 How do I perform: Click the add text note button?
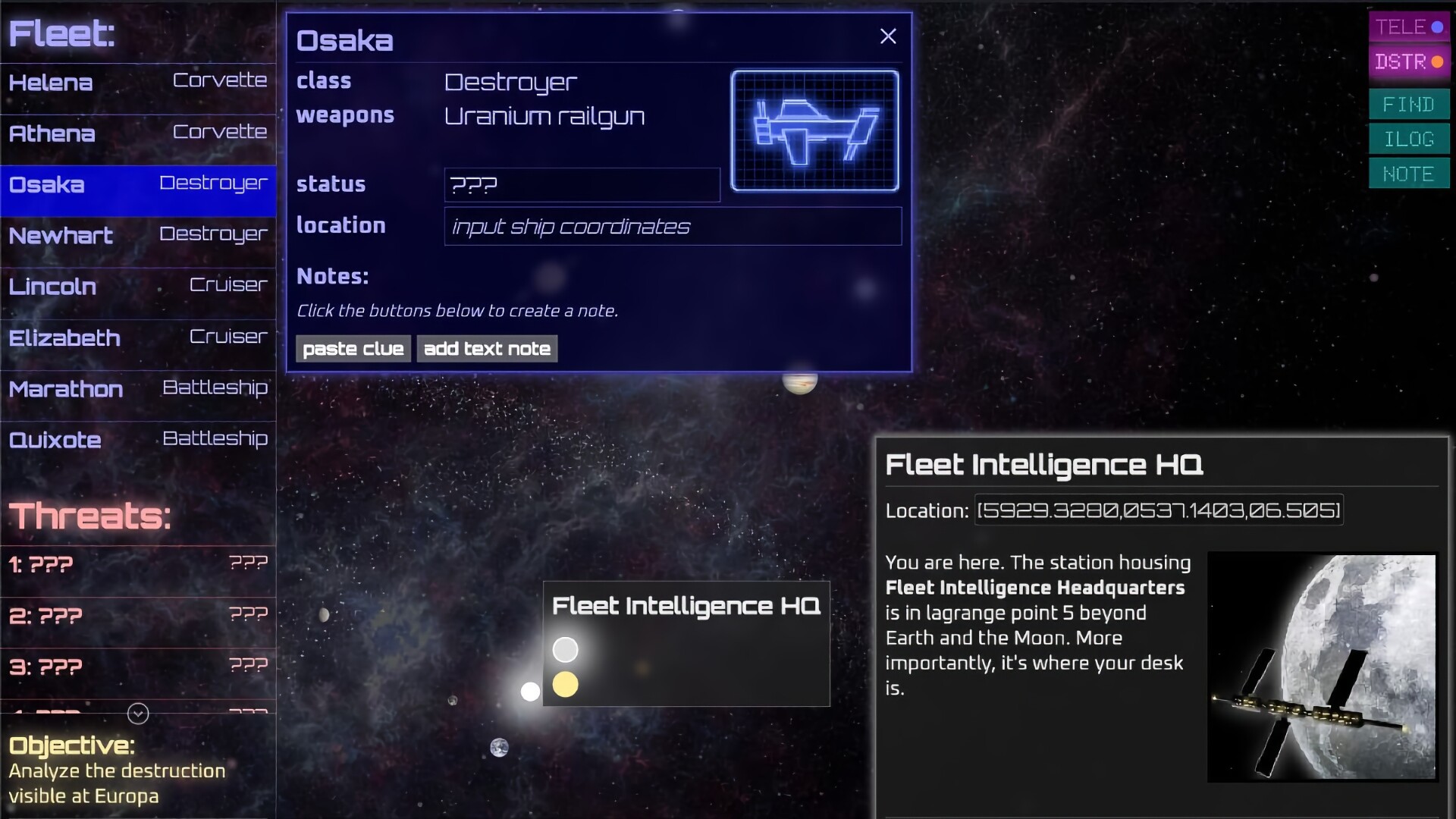pos(487,349)
